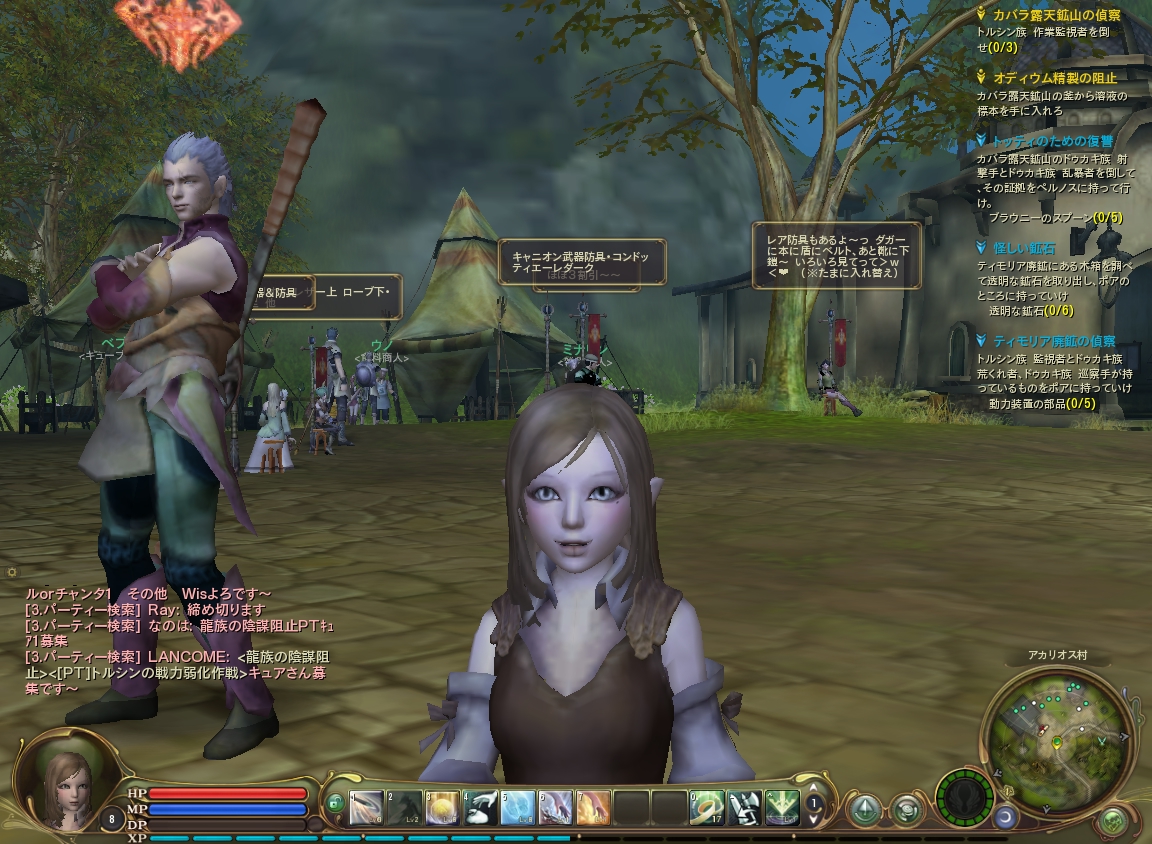Activate the white armored figure skill
The image size is (1152, 844).
pos(744,807)
